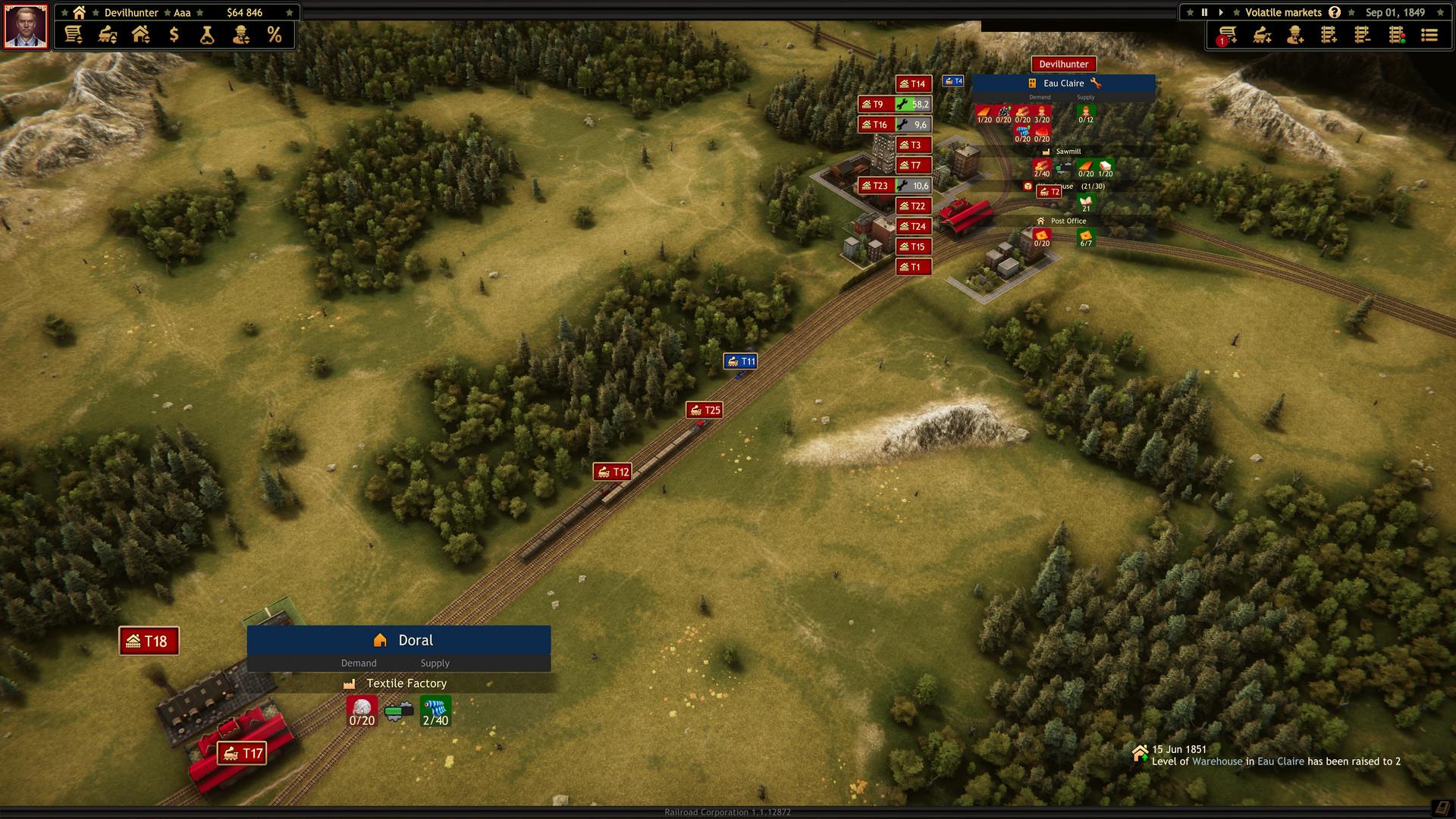The image size is (1456, 819).
Task: Toggle the favorite star next to company funds
Action: point(289,12)
